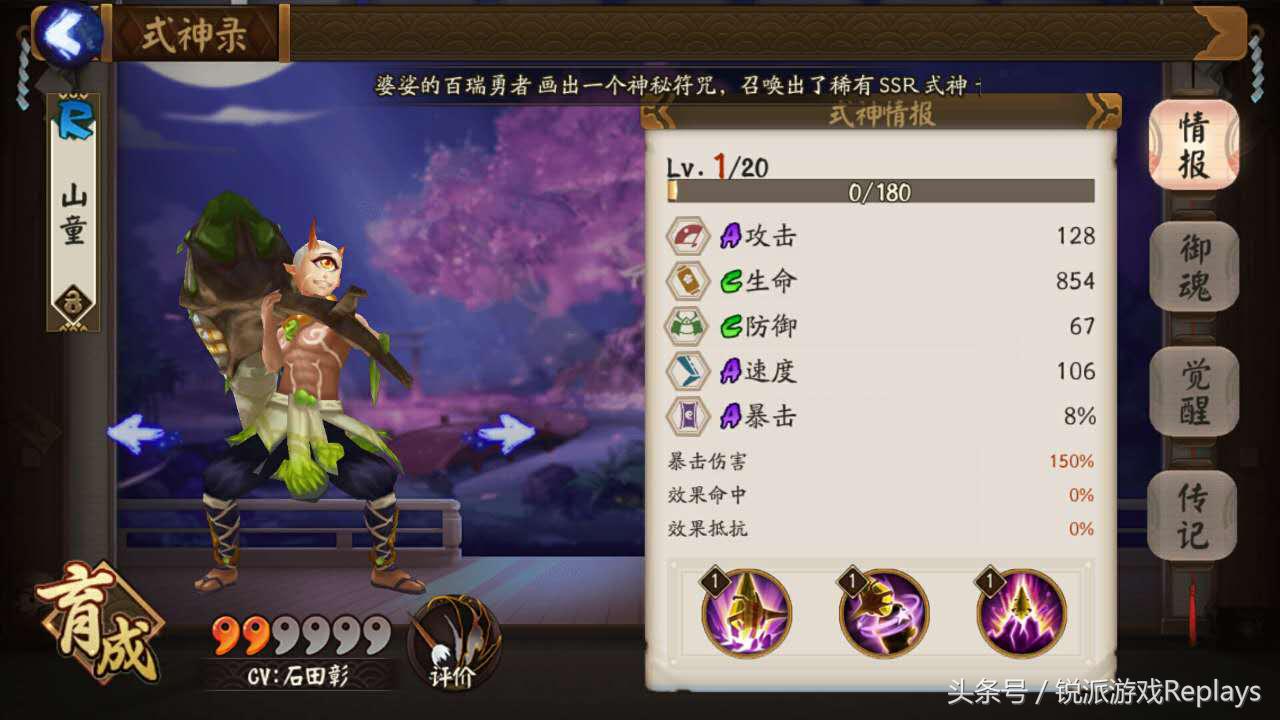This screenshot has width=1280, height=720.
Task: Select the 攻击 attack stat icon
Action: click(688, 236)
